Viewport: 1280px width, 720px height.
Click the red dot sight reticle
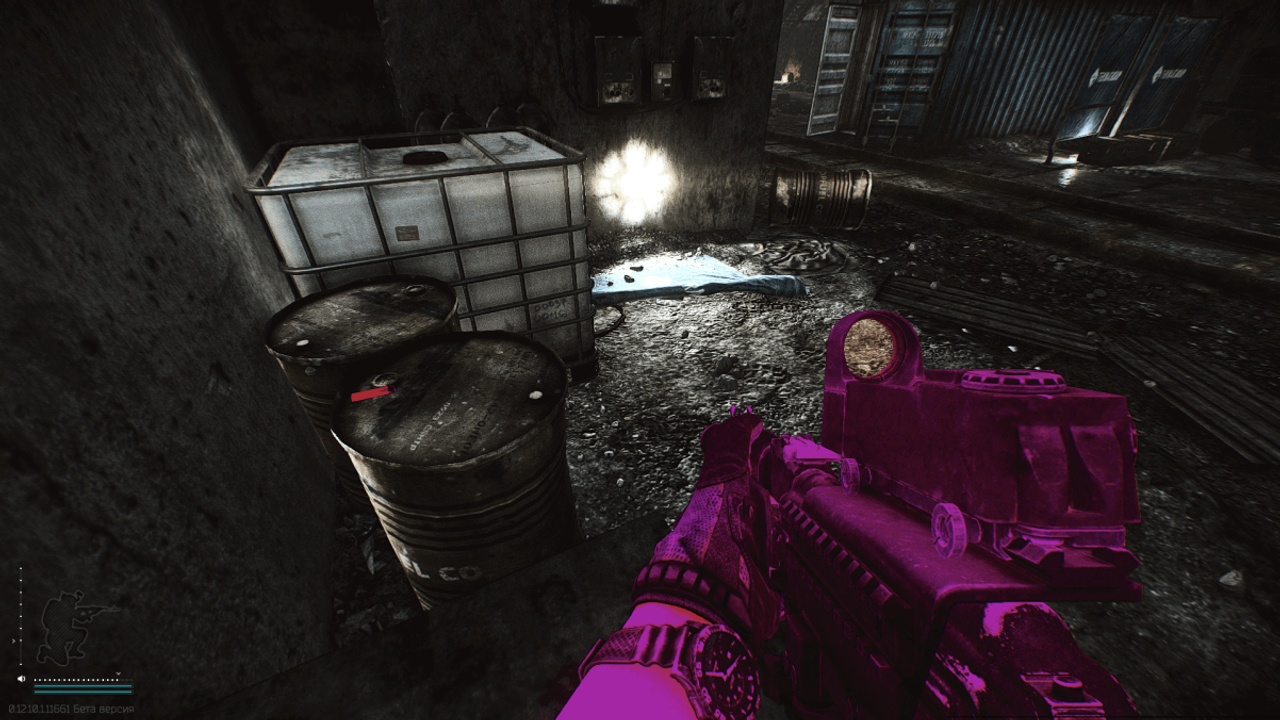point(866,345)
